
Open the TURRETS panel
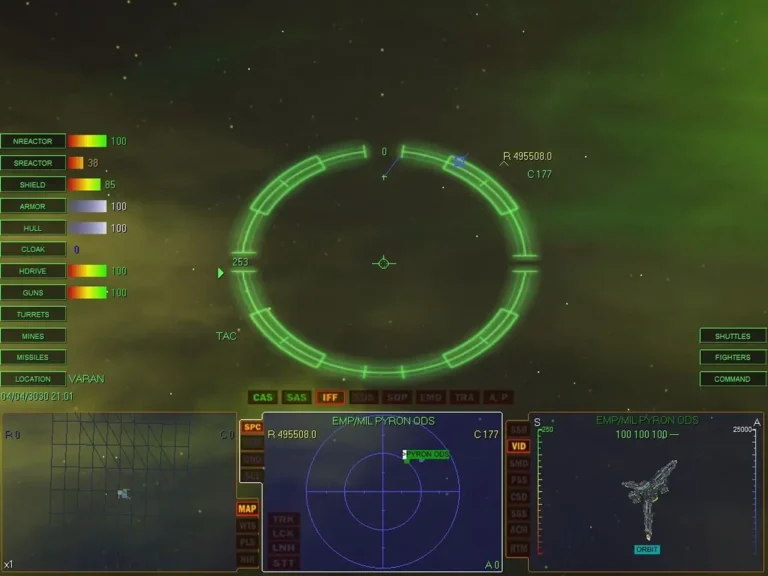click(33, 314)
